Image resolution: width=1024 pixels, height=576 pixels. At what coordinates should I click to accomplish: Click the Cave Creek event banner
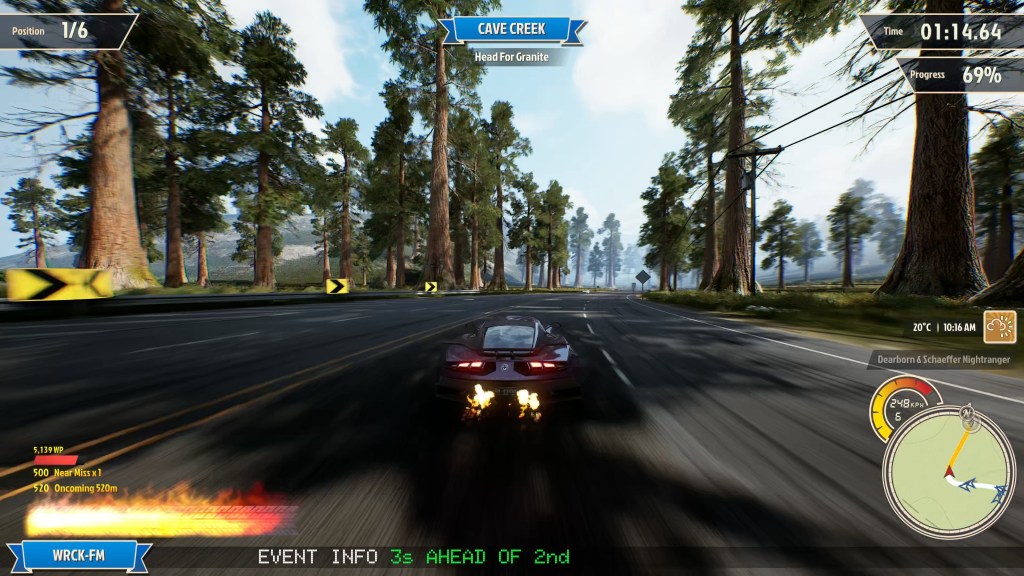[512, 29]
